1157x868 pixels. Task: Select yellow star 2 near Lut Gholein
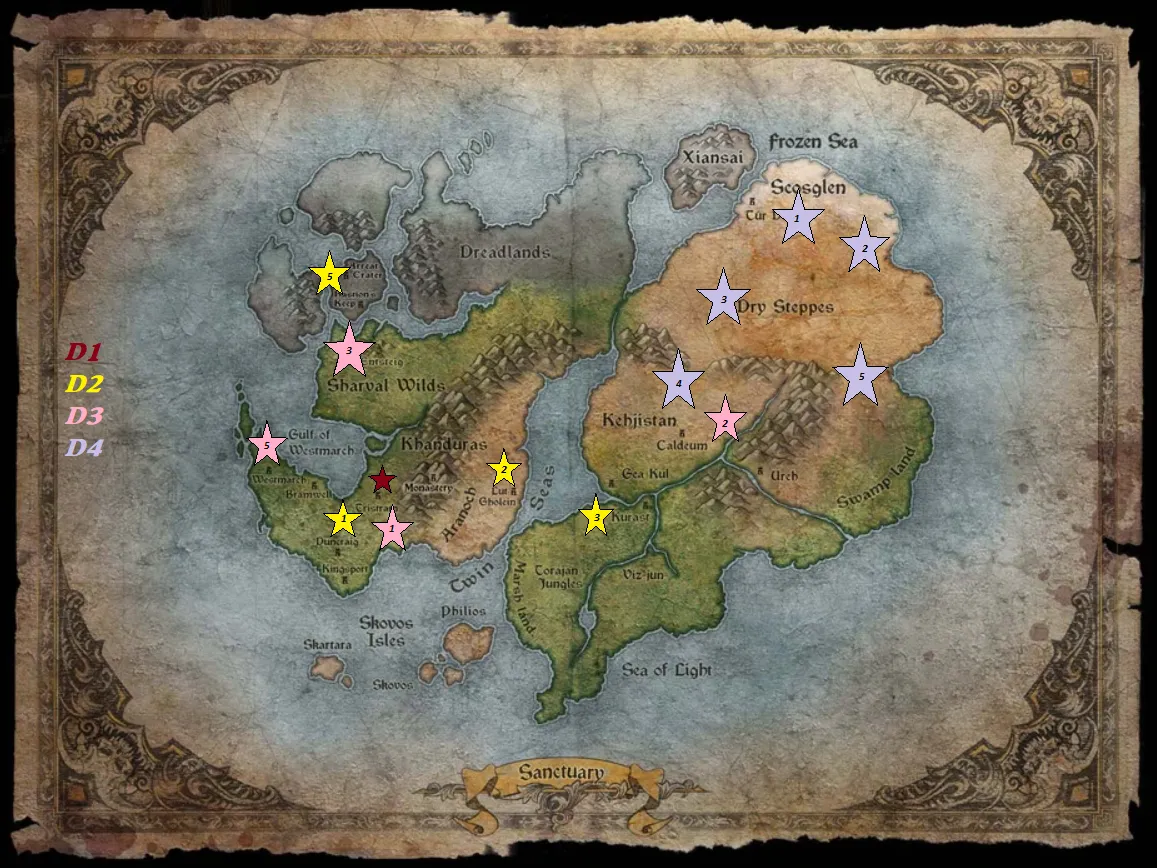(x=504, y=469)
